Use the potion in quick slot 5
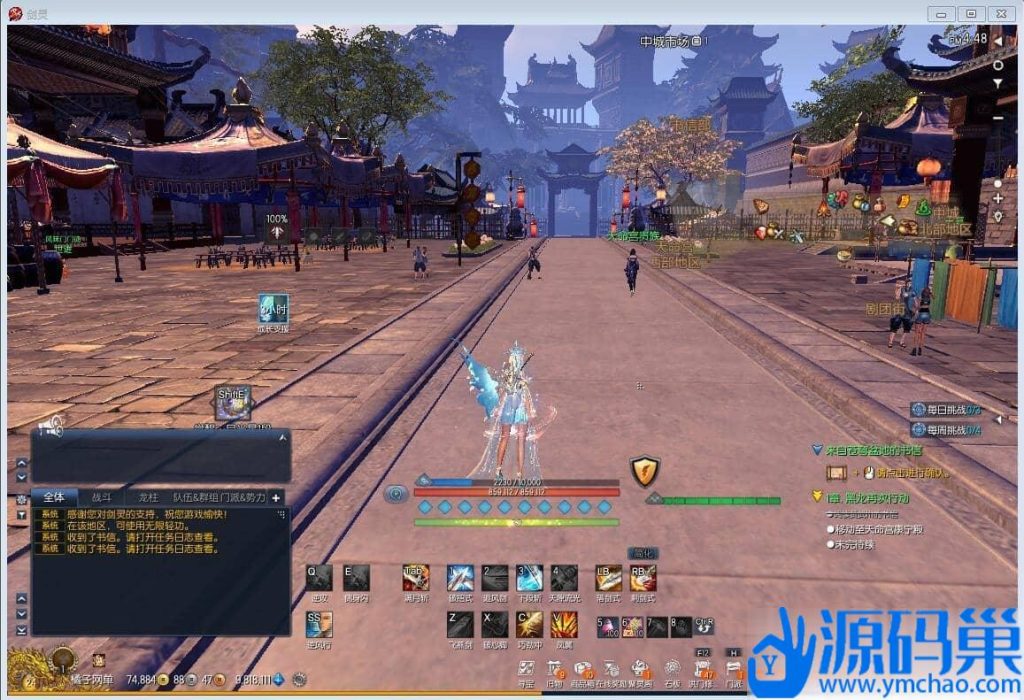 tap(608, 627)
